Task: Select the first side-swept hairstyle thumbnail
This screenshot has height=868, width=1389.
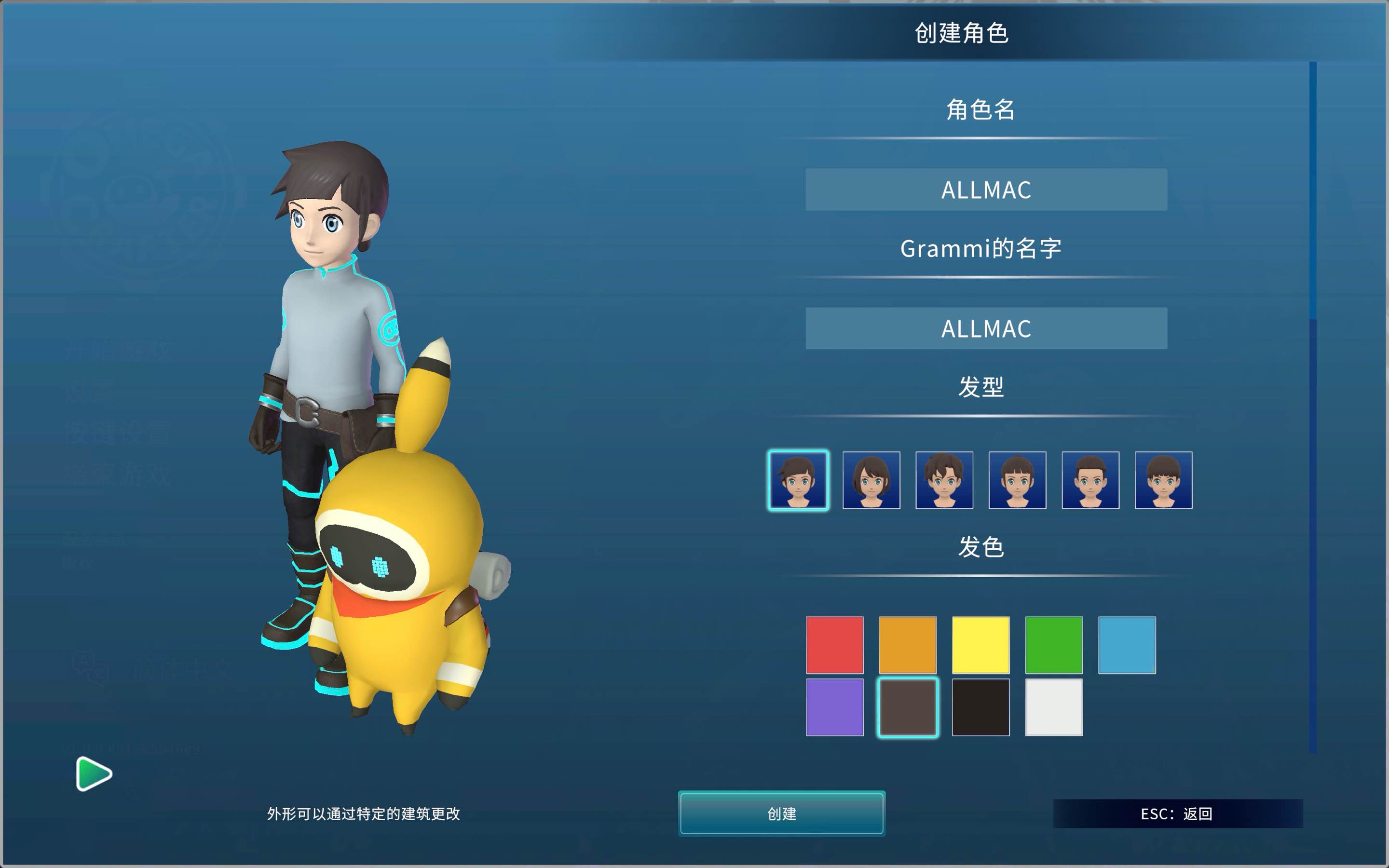Action: [798, 480]
